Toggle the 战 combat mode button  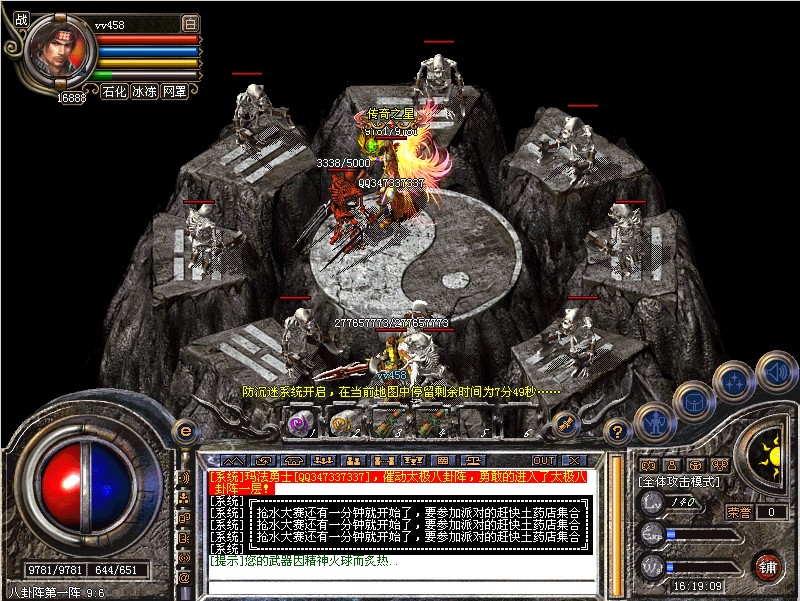(x=21, y=20)
